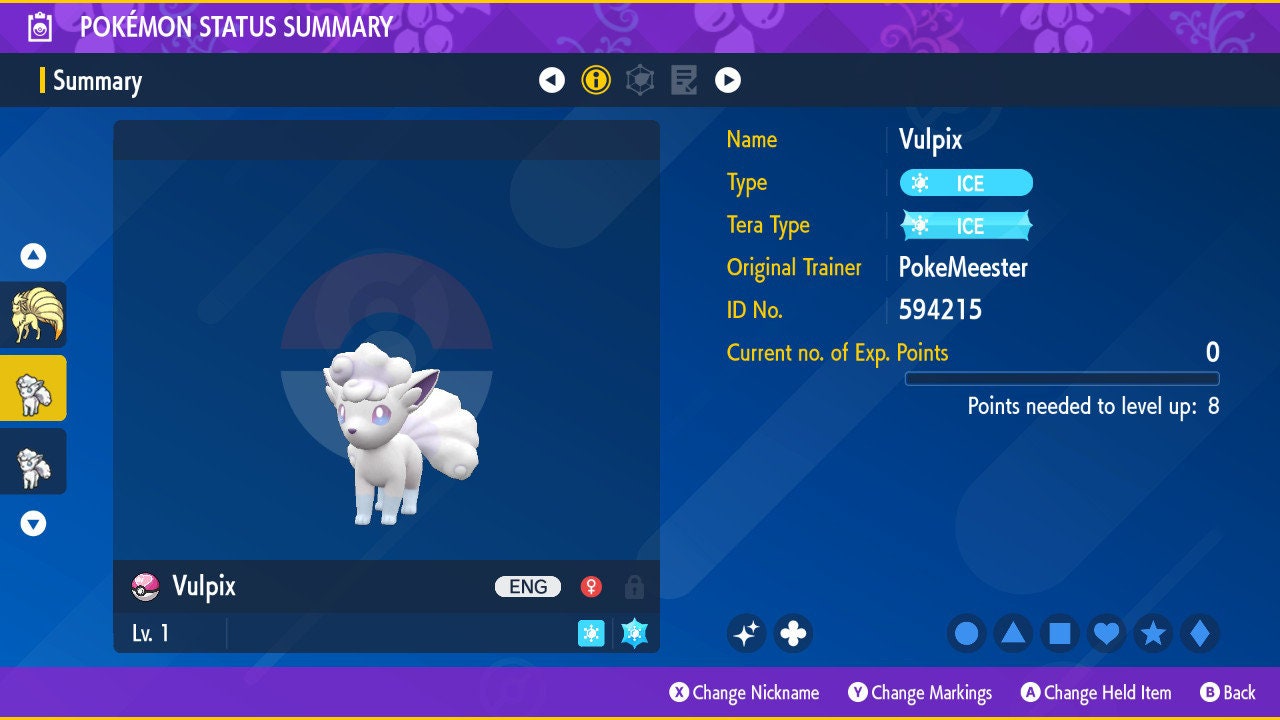
Task: Choose Change Held Item
Action: pos(1096,692)
